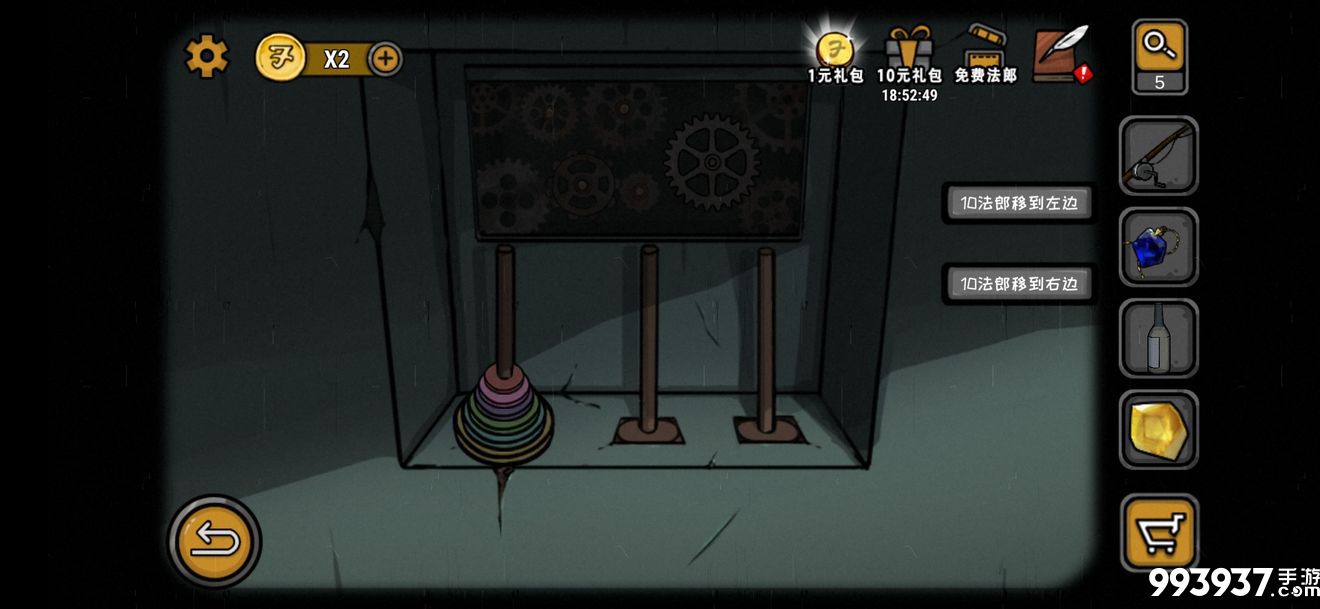1320x609 pixels.
Task: Open the quill journal book
Action: [x=1060, y=53]
